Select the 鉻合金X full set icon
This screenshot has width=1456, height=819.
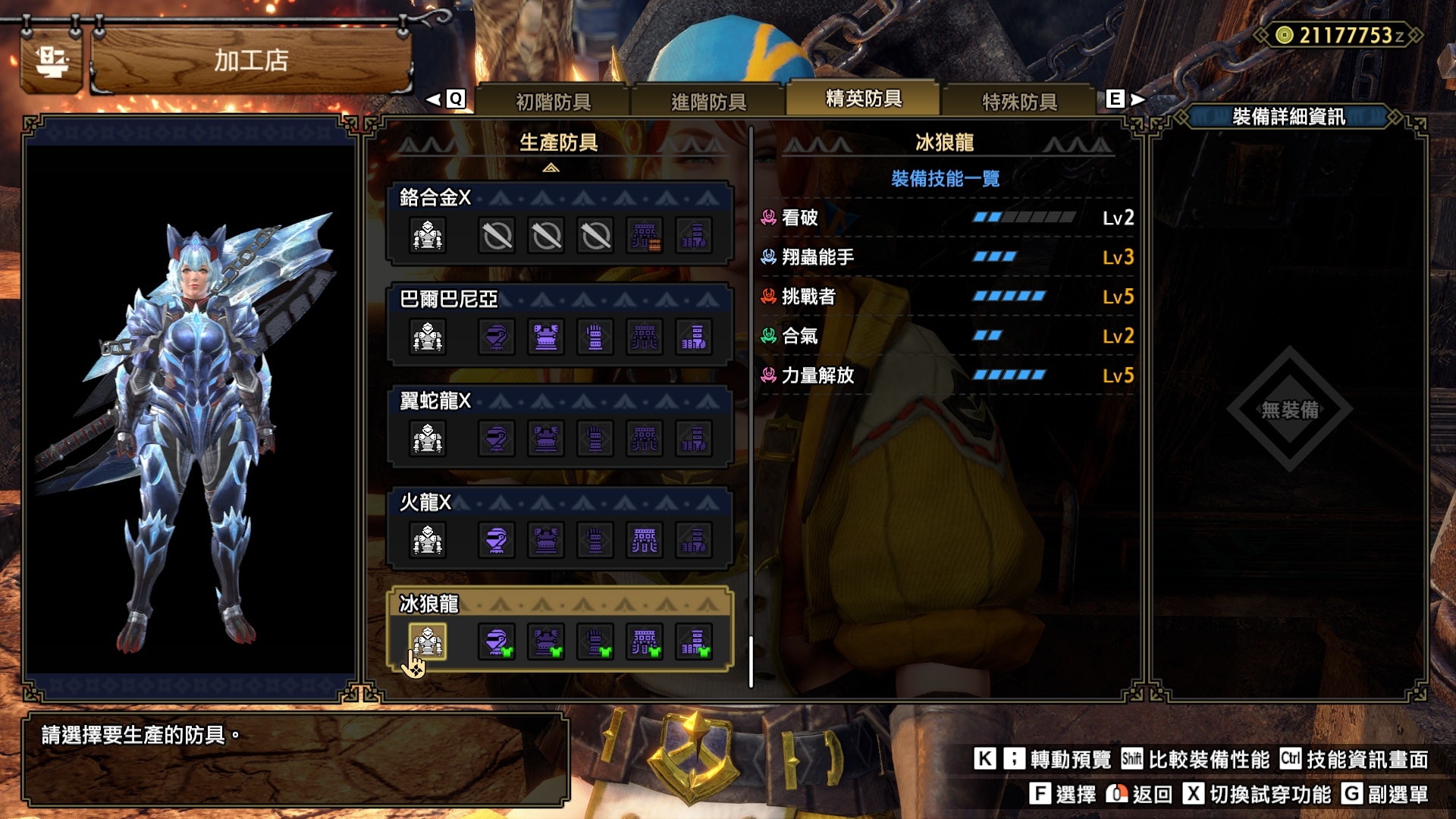pos(428,236)
